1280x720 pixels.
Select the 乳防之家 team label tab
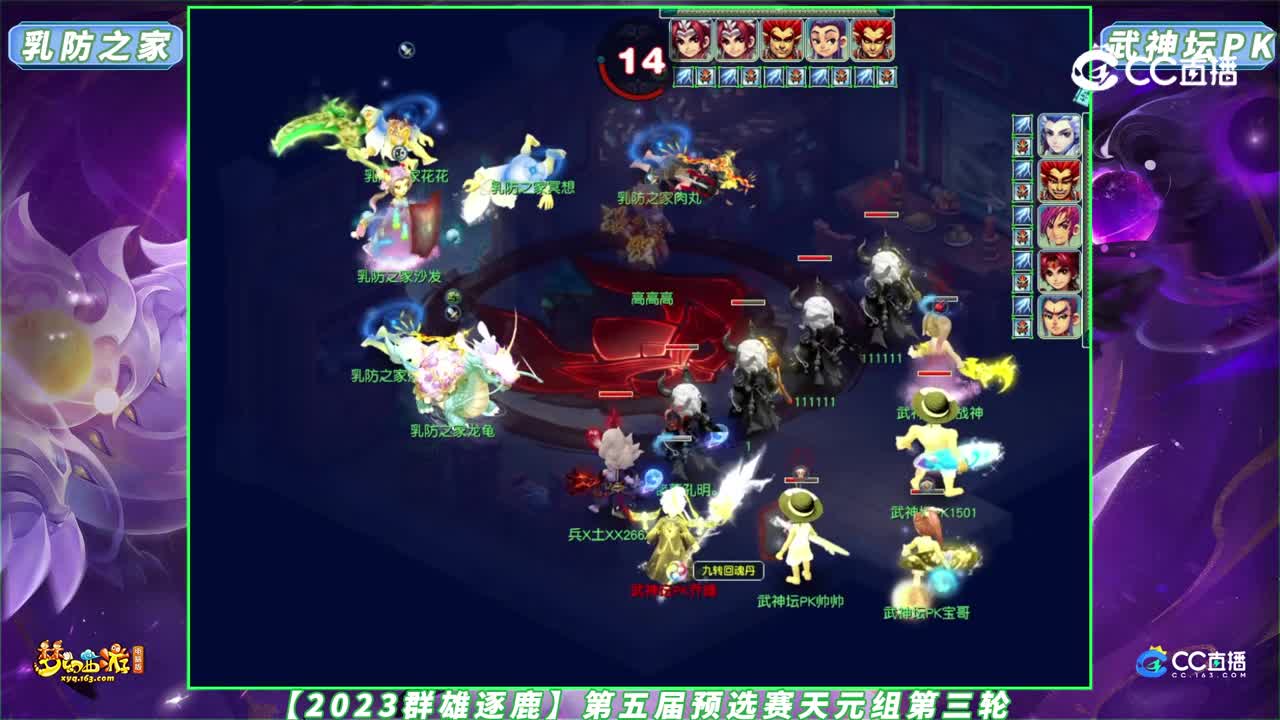click(x=97, y=42)
